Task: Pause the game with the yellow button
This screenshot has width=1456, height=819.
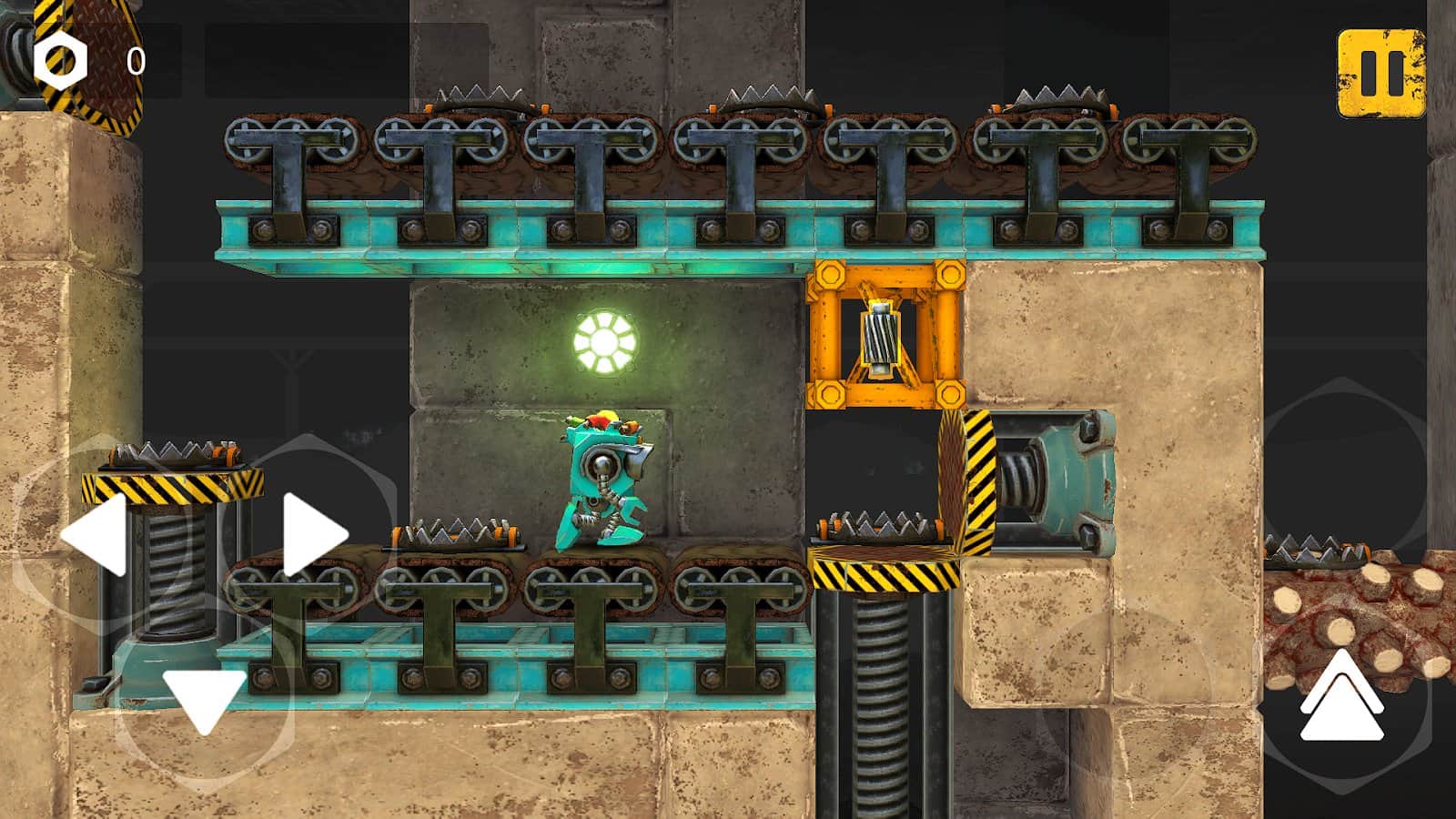Action: tap(1380, 74)
